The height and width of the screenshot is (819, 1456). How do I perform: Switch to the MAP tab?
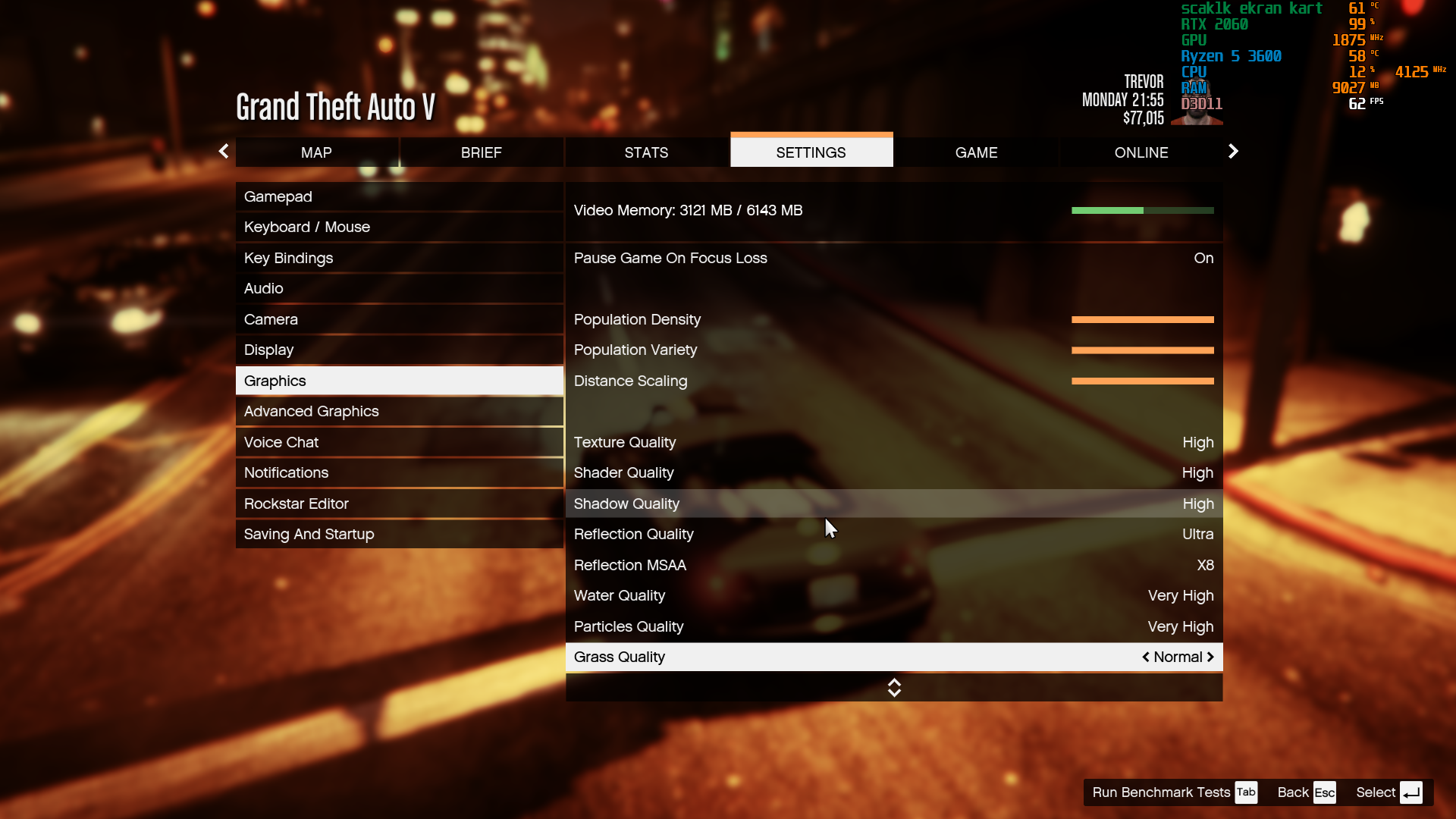[x=316, y=152]
